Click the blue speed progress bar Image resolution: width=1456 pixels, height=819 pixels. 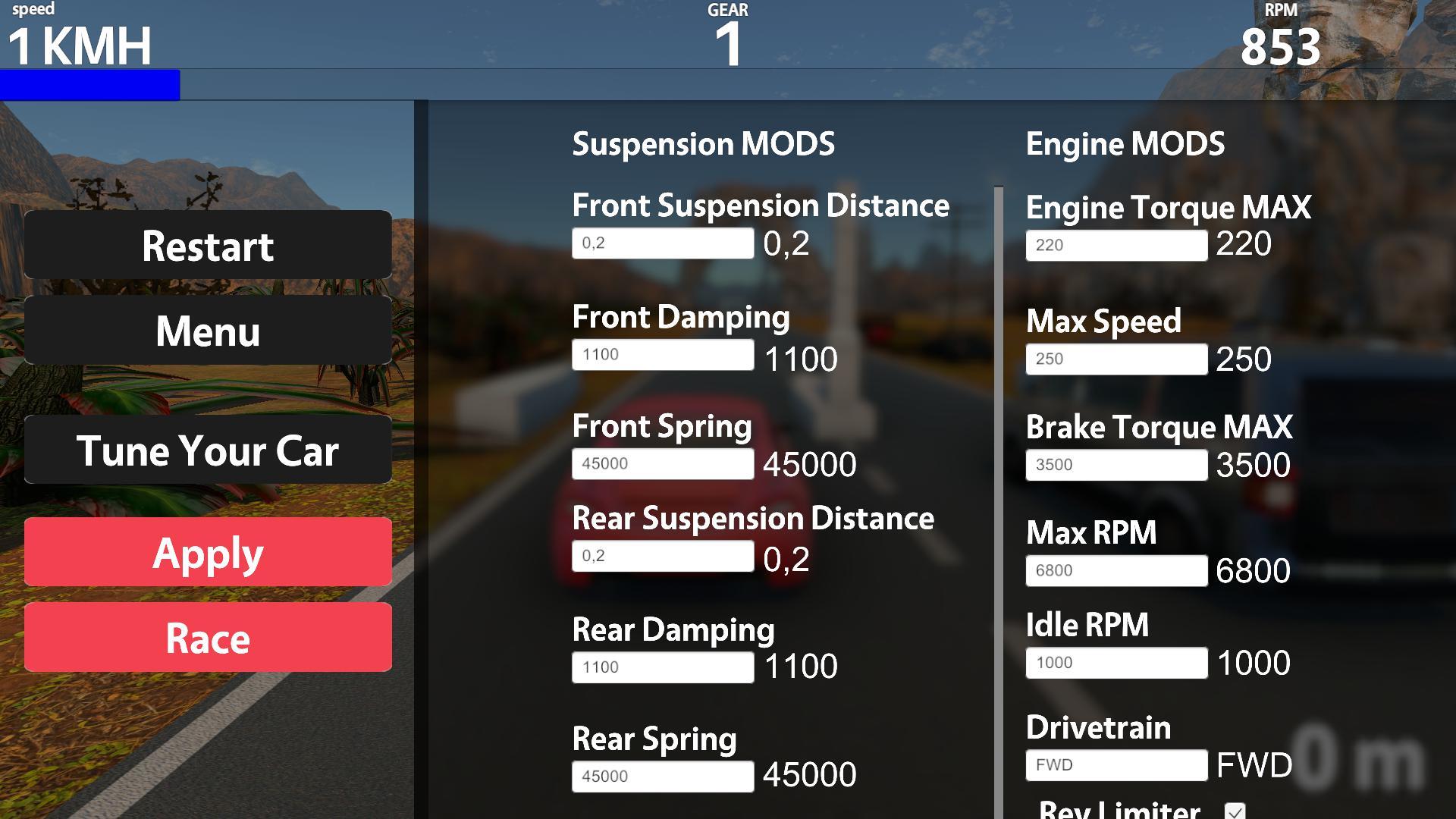(x=89, y=85)
